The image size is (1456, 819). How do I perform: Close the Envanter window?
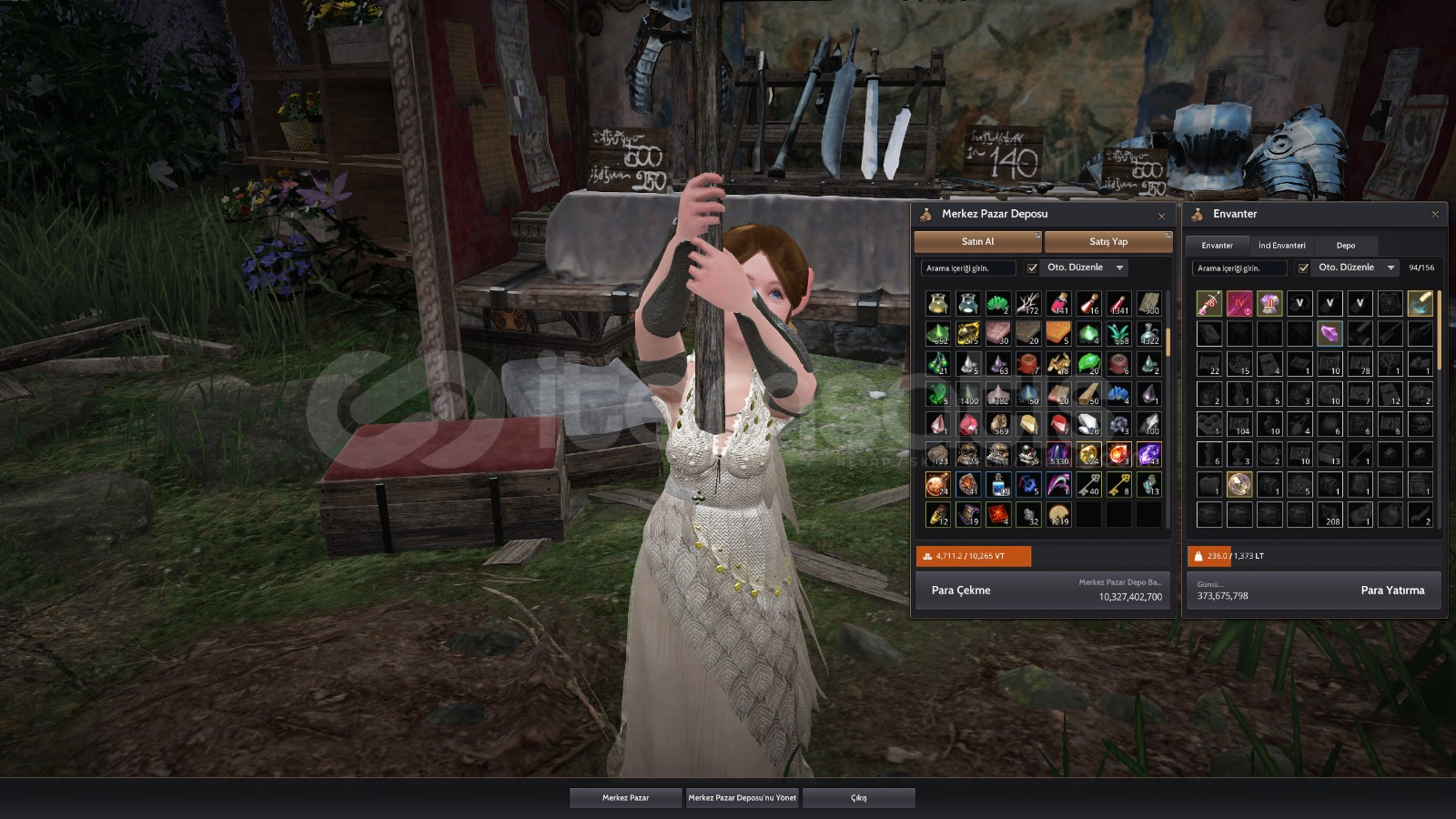1435,215
